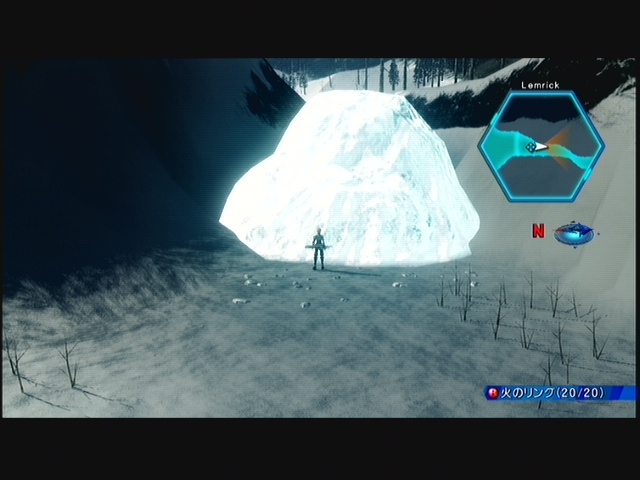This screenshot has width=640, height=480.
Task: Click the white player arrow on the minimap
Action: click(540, 147)
